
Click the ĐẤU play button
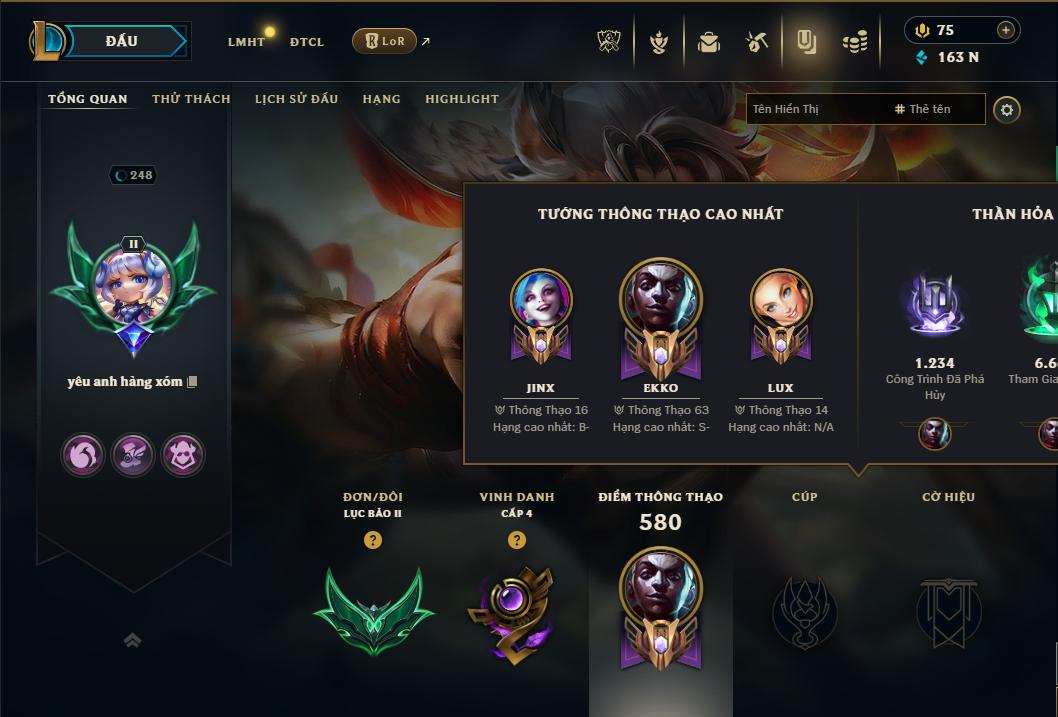pos(121,41)
